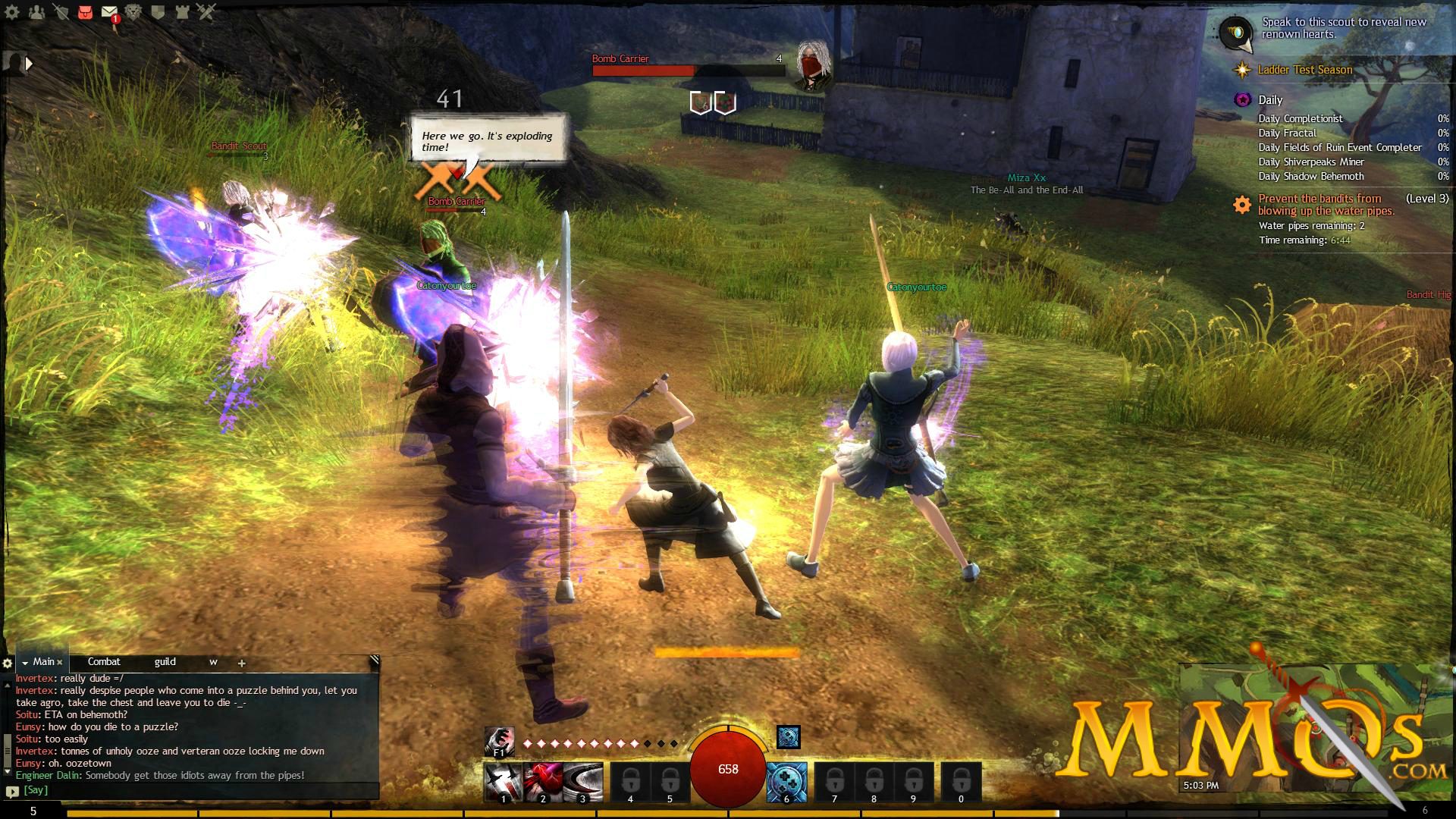
Task: Add a new chat tab
Action: pyautogui.click(x=241, y=663)
